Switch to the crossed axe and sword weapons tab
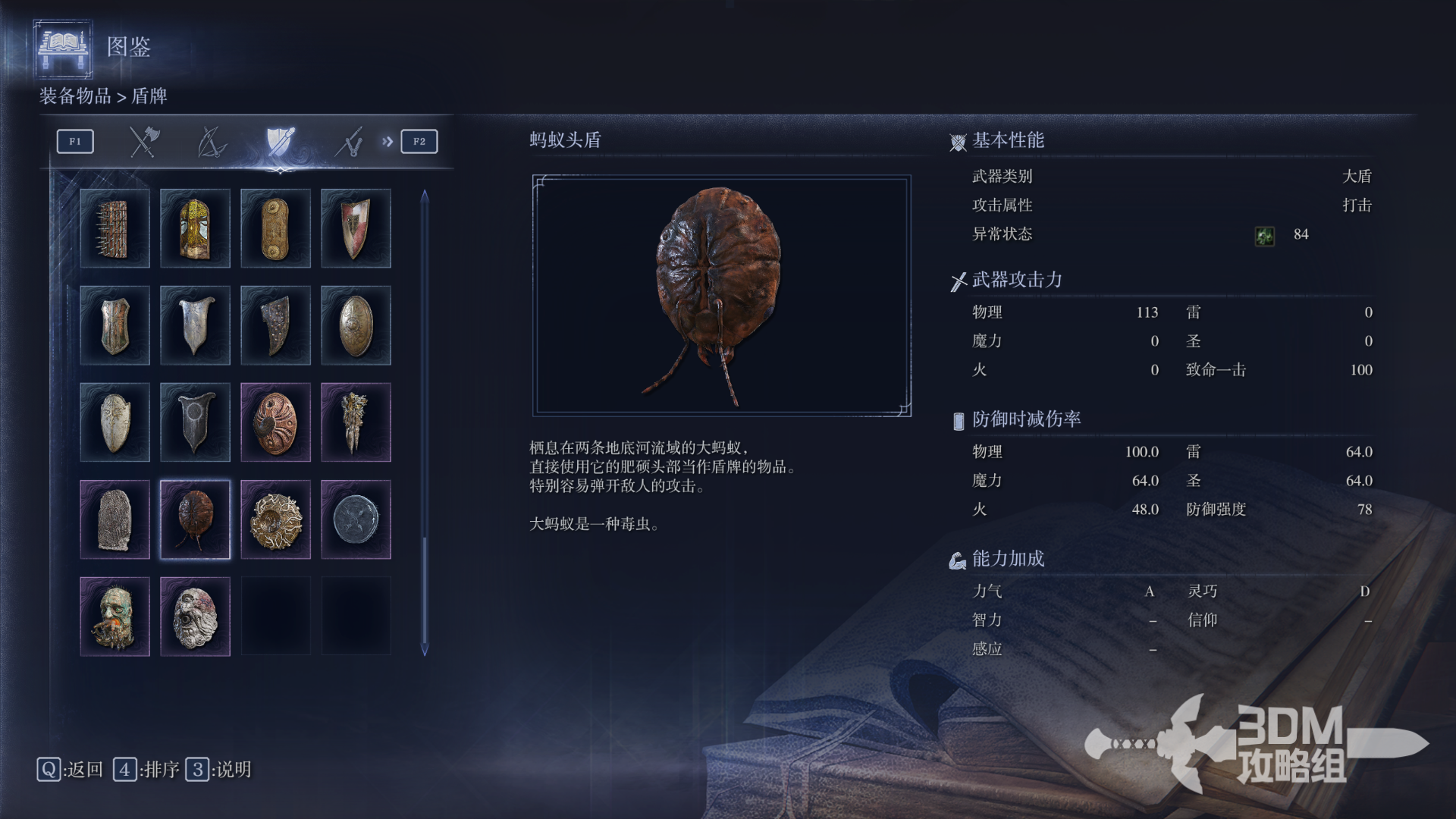 point(143,142)
